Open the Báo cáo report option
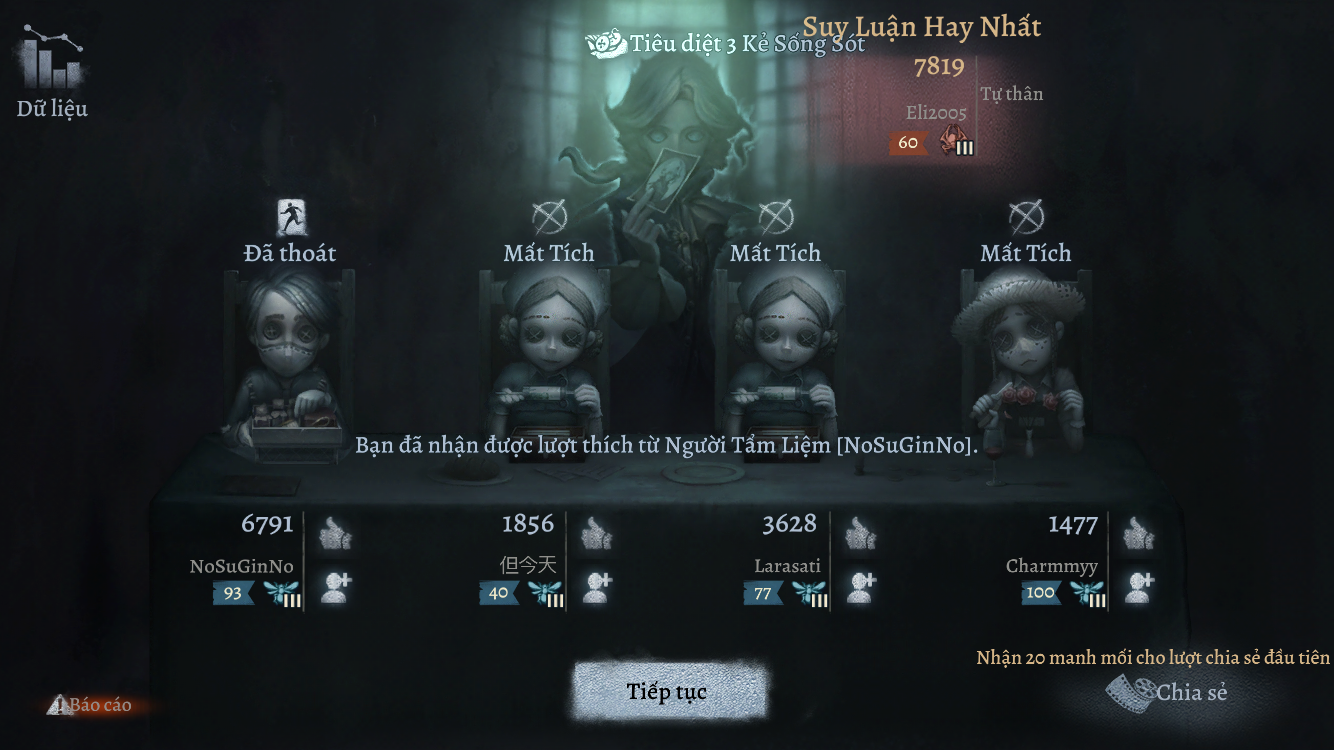Screen dimensions: 1334x750 pyautogui.click(x=90, y=705)
